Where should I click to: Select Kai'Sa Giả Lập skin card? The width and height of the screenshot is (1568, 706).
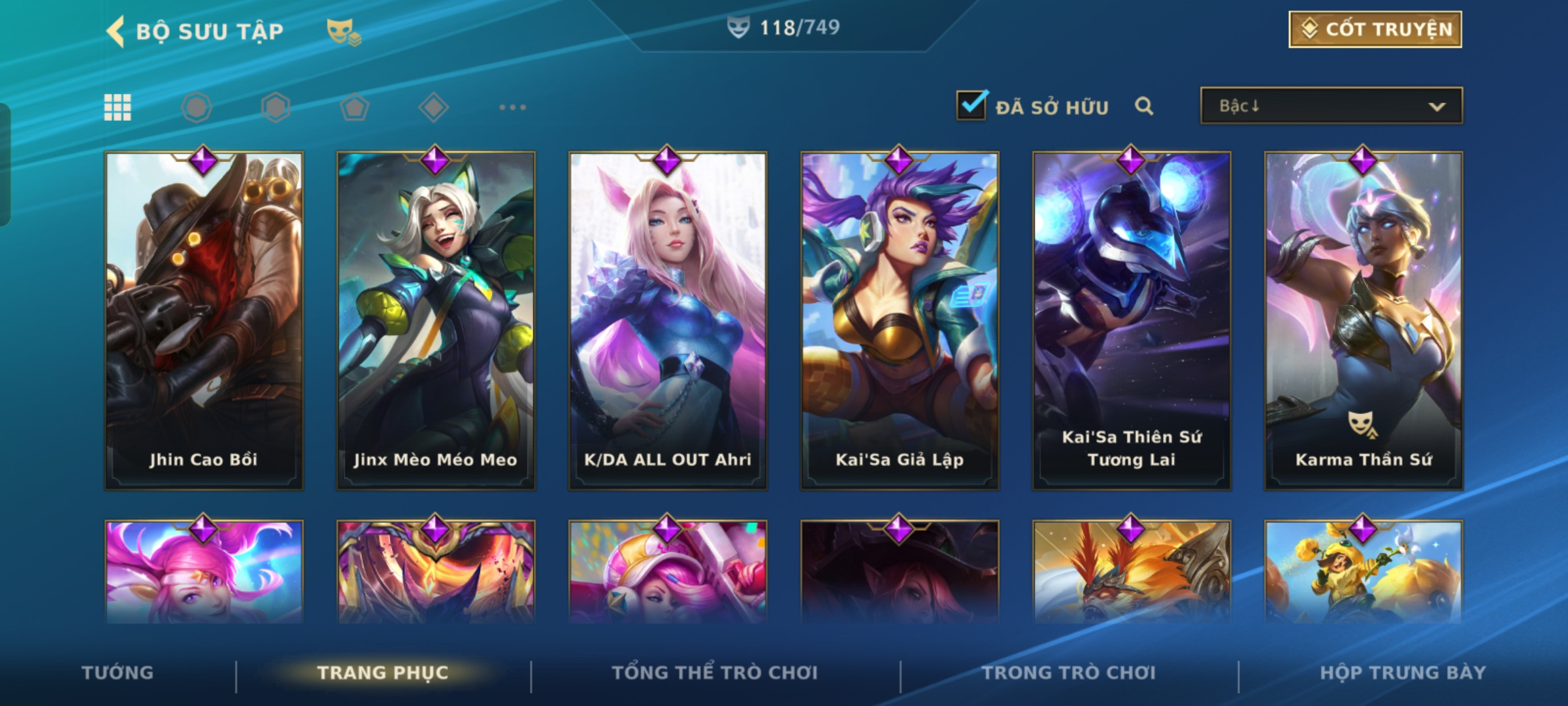point(900,320)
